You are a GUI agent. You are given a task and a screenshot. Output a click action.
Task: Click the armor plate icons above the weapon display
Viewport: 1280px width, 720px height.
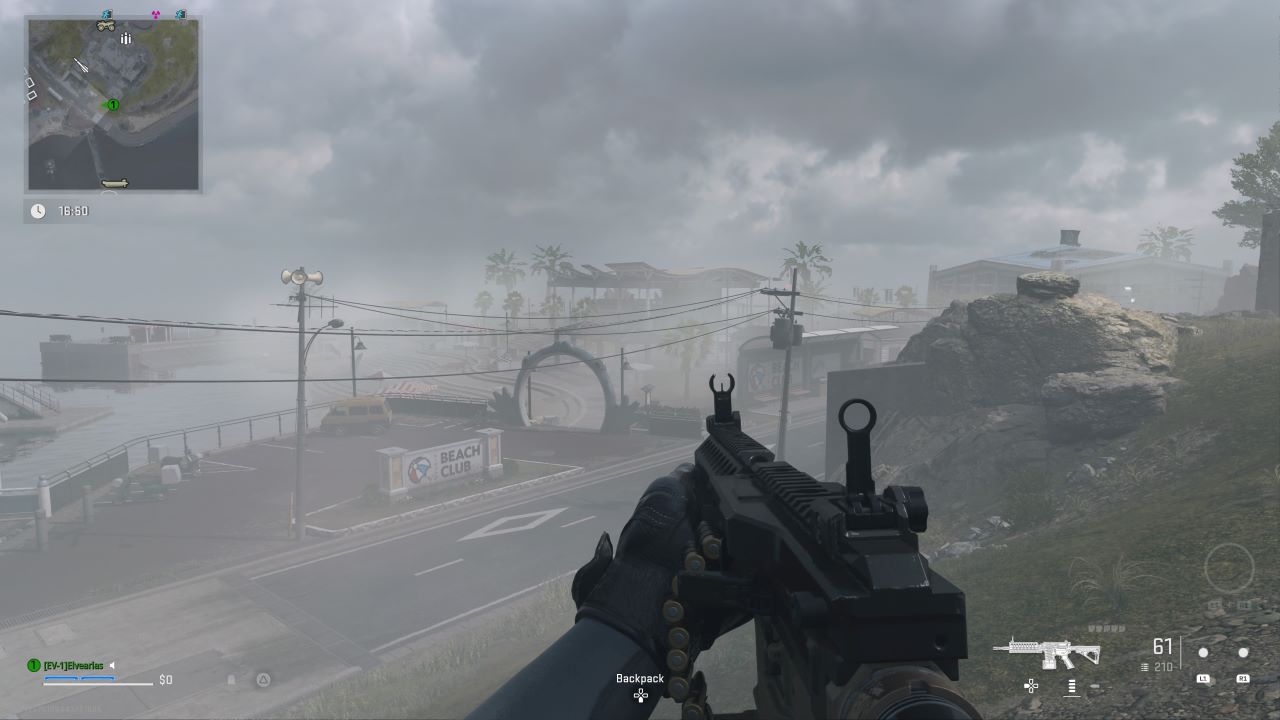(1108, 628)
